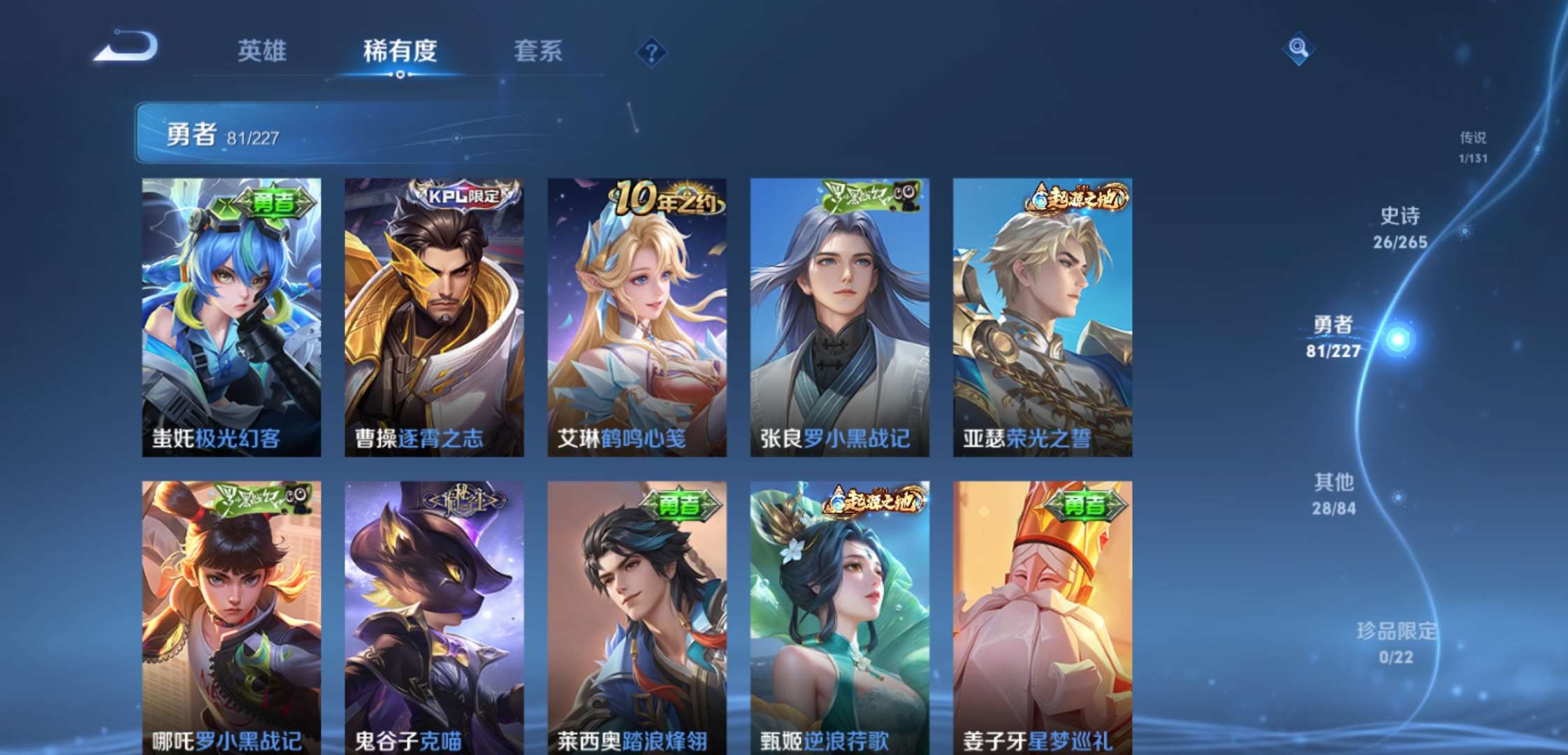
Task: Jump to the 传说 rarity section
Action: pyautogui.click(x=1472, y=147)
